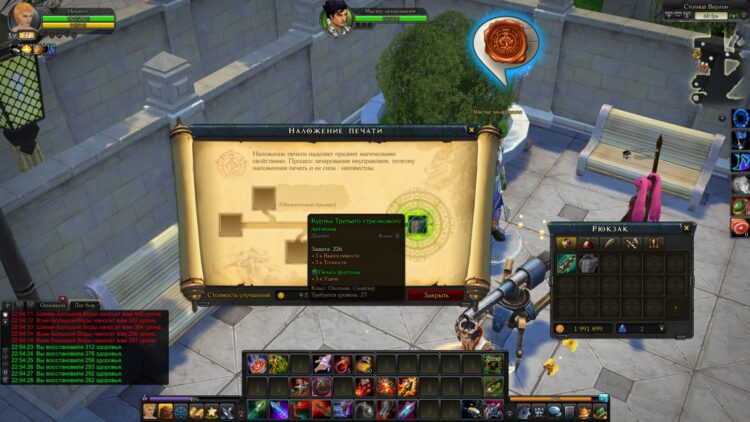Image resolution: width=750 pixels, height=422 pixels.
Task: Click the target NPC portrait
Action: click(337, 17)
